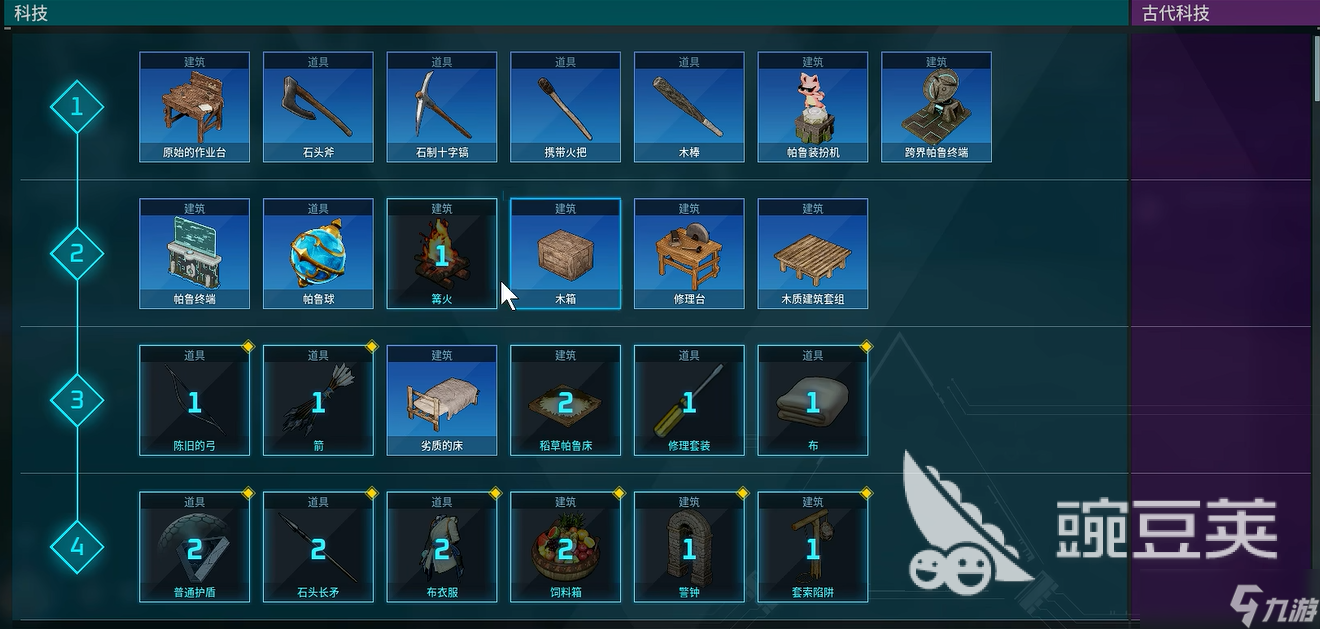Select the 跨界帕鲁终端 technology tile
1320x629 pixels.
[x=936, y=107]
